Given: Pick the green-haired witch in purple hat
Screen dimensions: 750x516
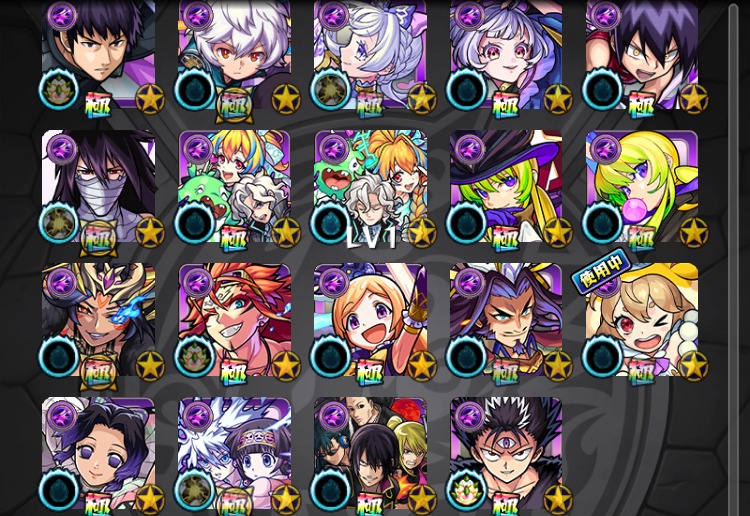Looking at the screenshot, I should coord(506,186).
